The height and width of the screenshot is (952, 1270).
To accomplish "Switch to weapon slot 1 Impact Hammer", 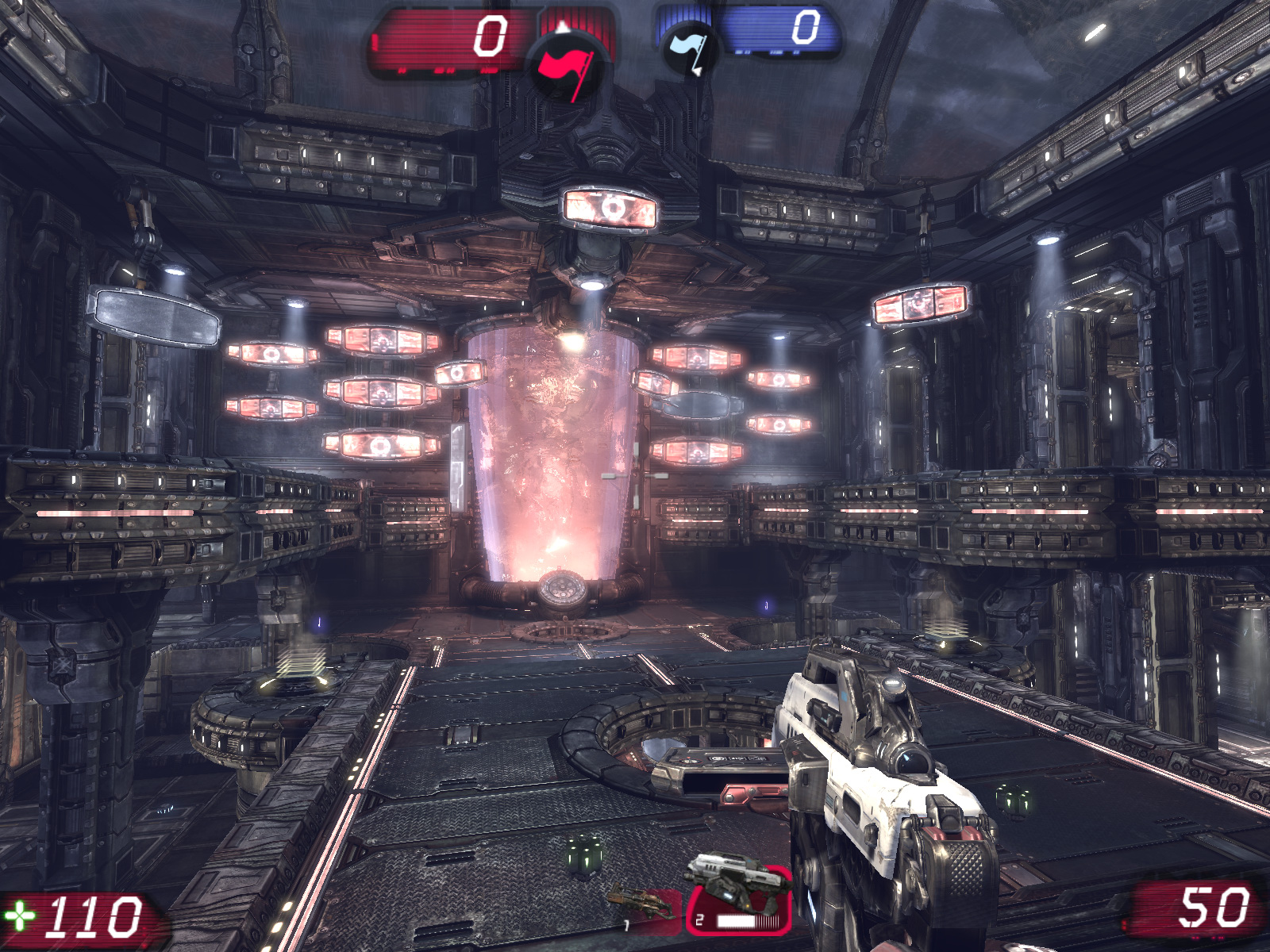I will click(645, 907).
